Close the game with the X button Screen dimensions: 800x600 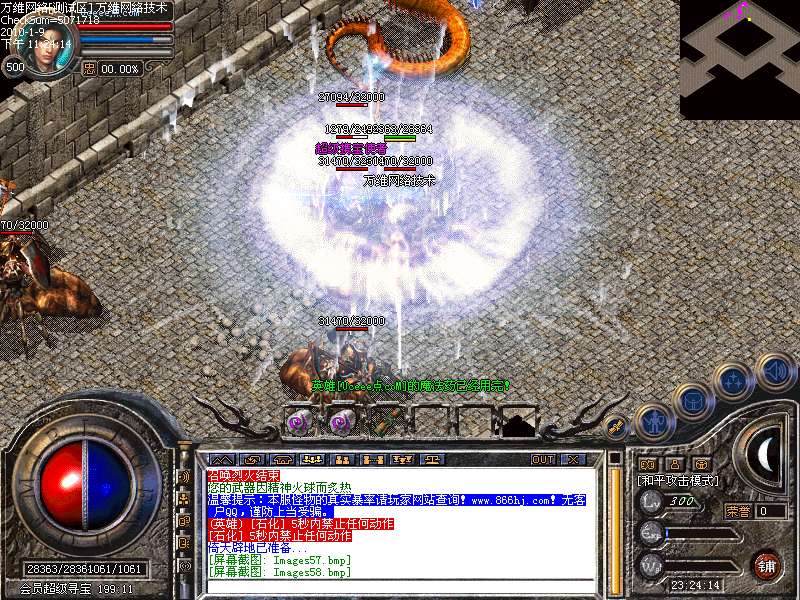coord(573,460)
